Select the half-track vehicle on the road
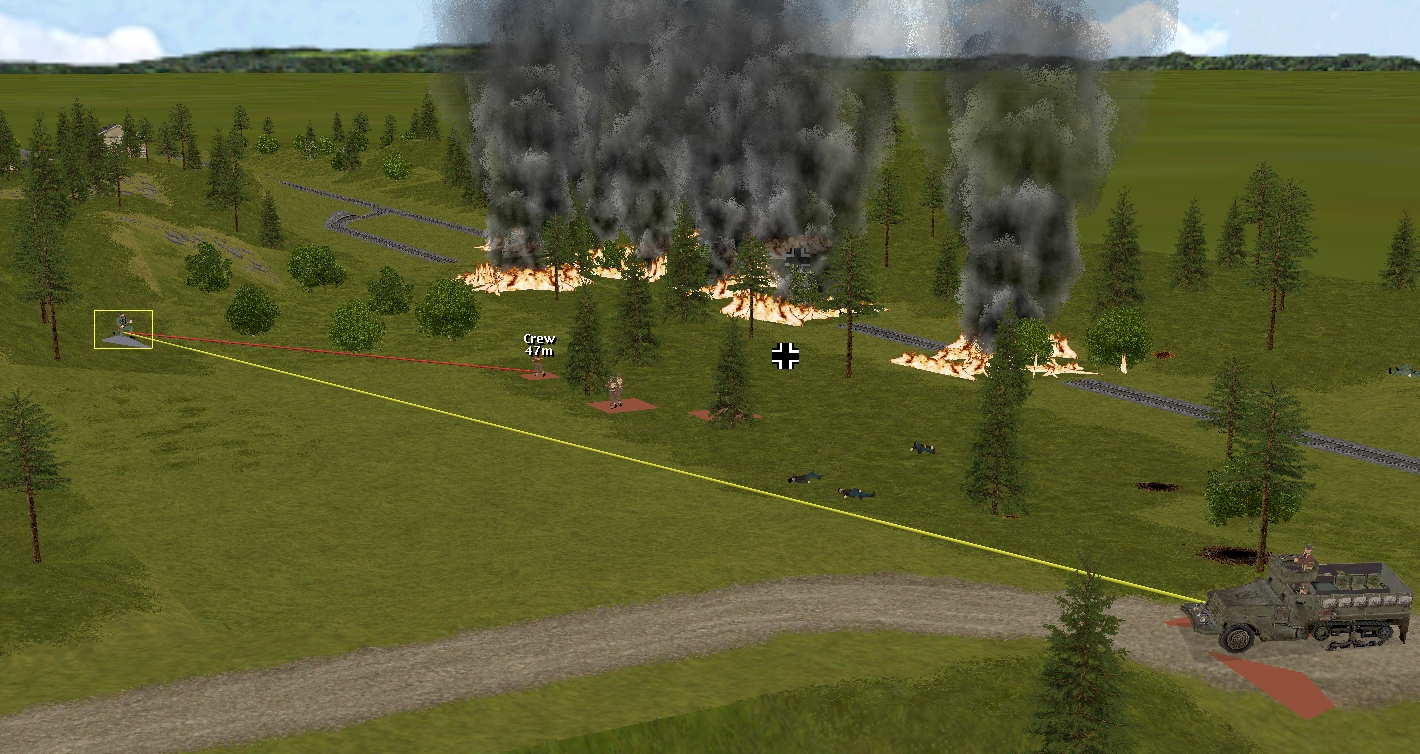The image size is (1420, 754). (x=1300, y=601)
